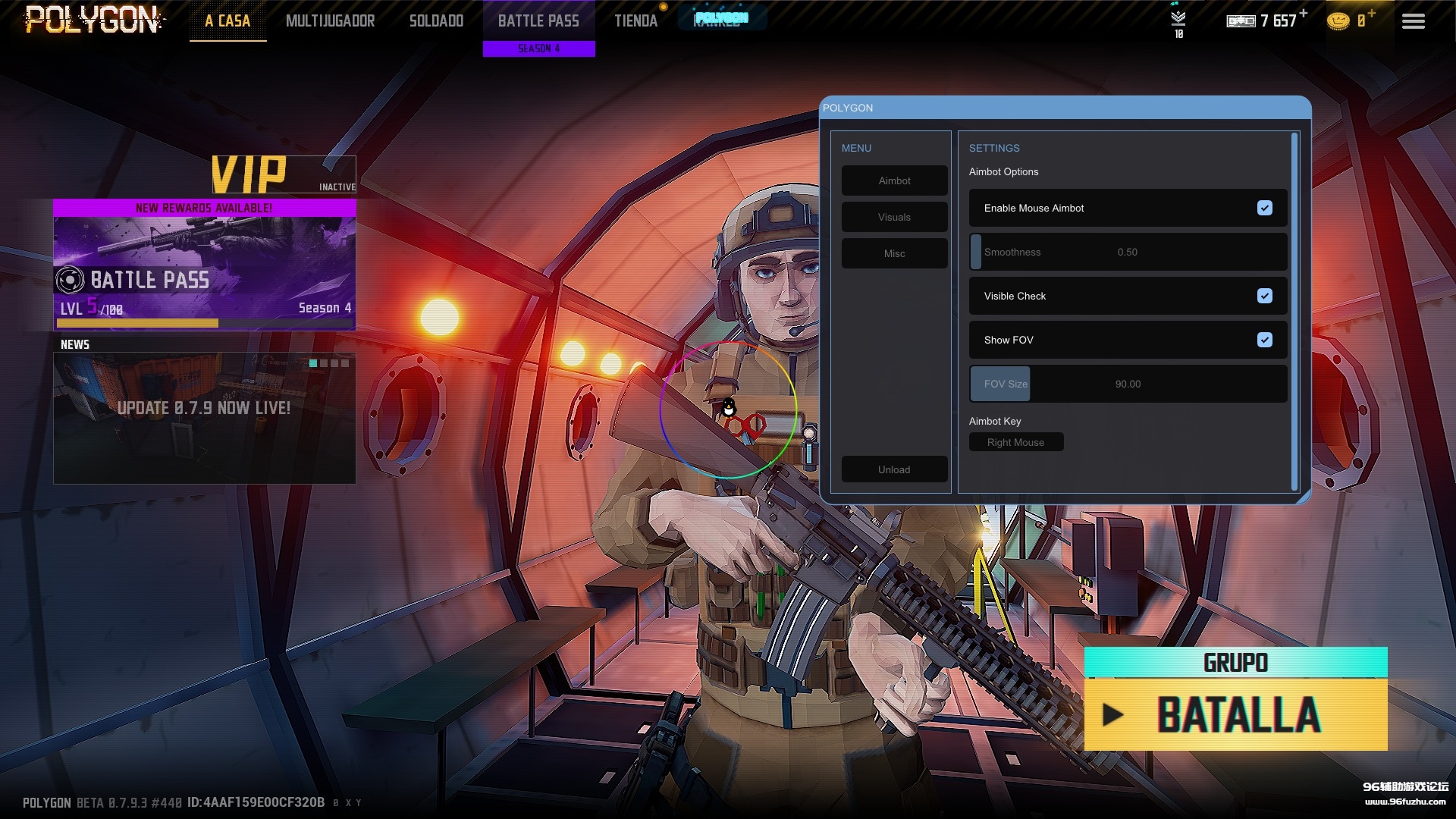The image size is (1456, 819).
Task: Select the A Casa home tab
Action: [x=227, y=21]
